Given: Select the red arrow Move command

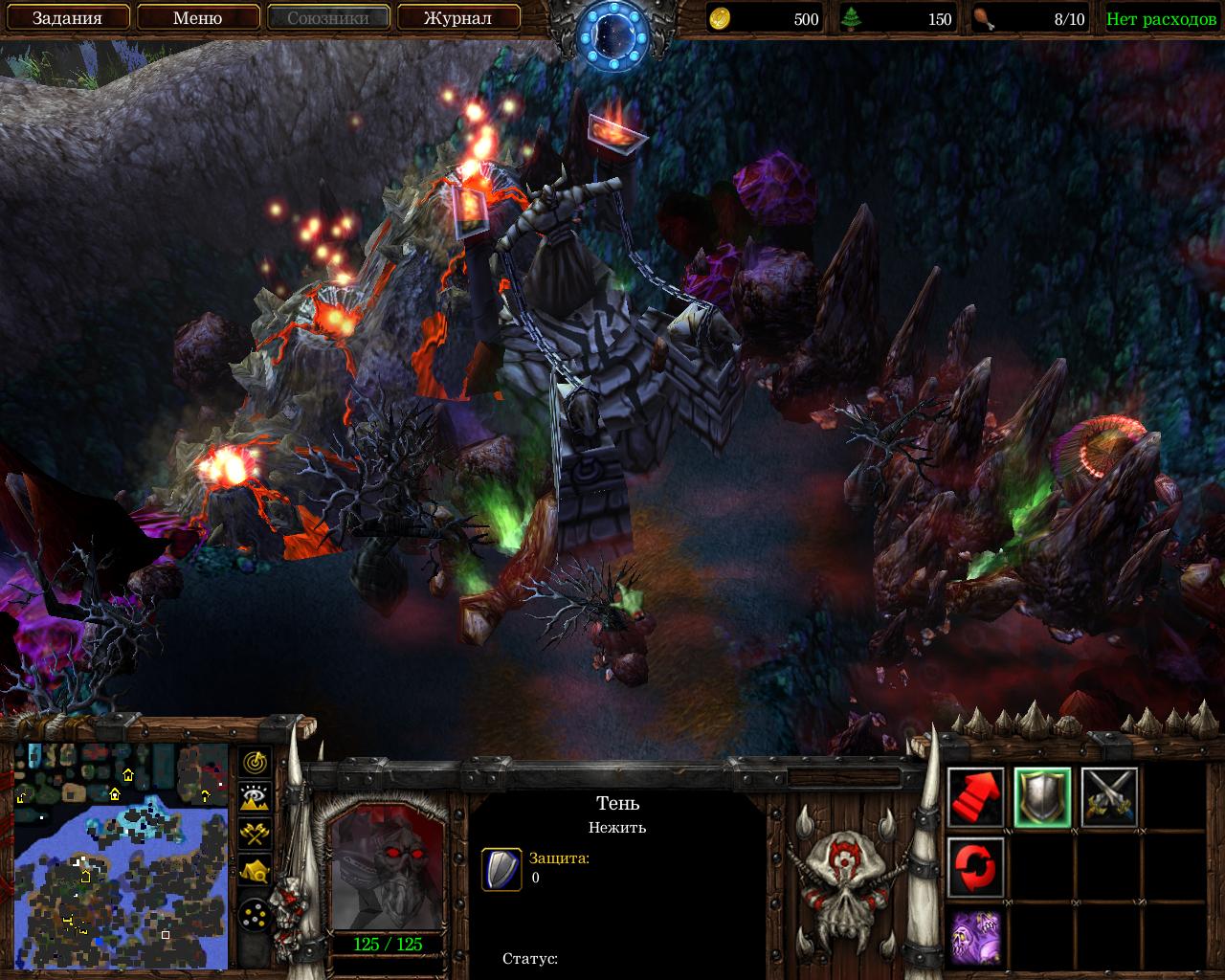Looking at the screenshot, I should click(x=976, y=797).
